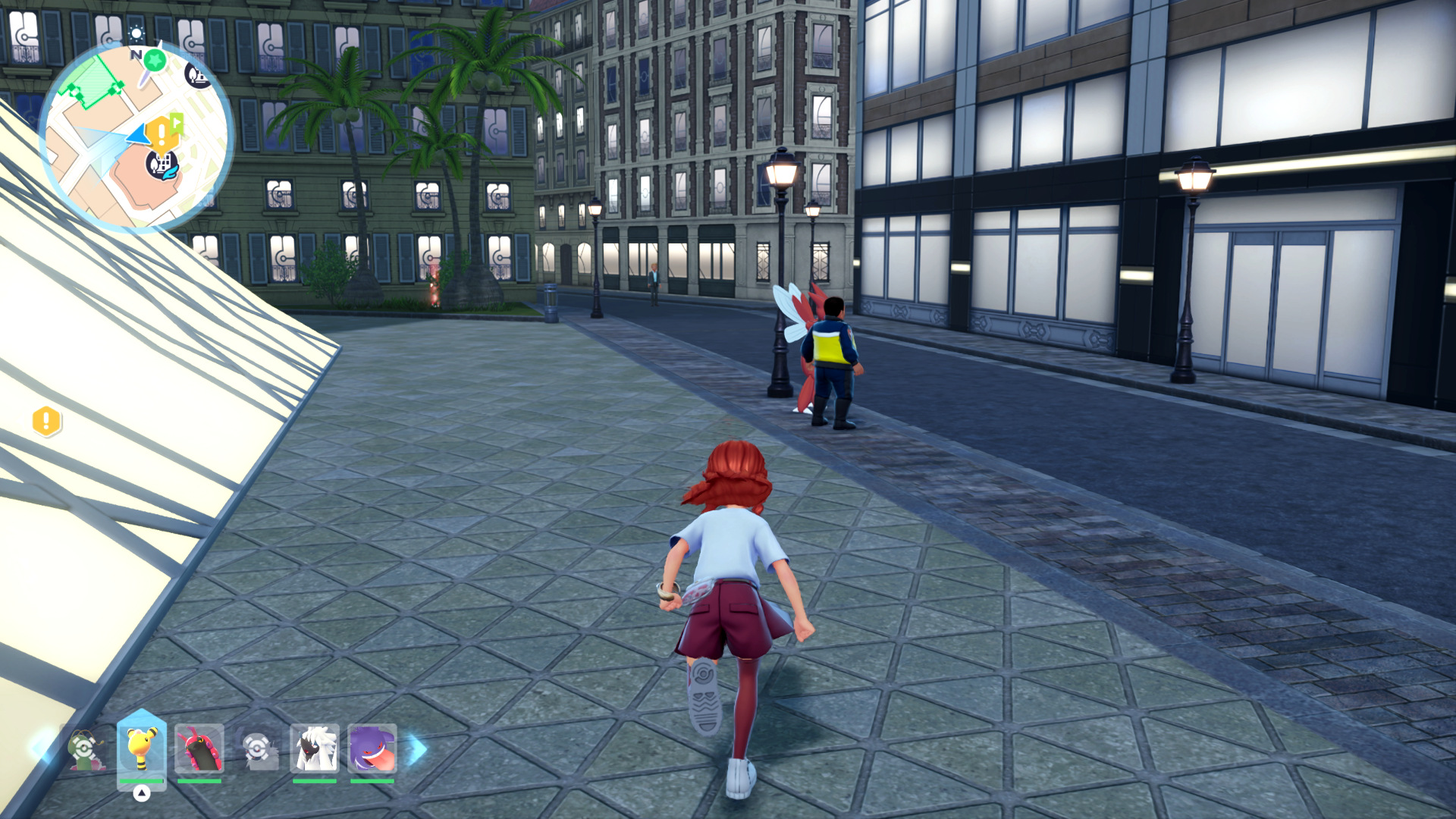Screen dimensions: 1456x819
Task: Pick the white-furred Pokémon party slot
Action: 314,749
